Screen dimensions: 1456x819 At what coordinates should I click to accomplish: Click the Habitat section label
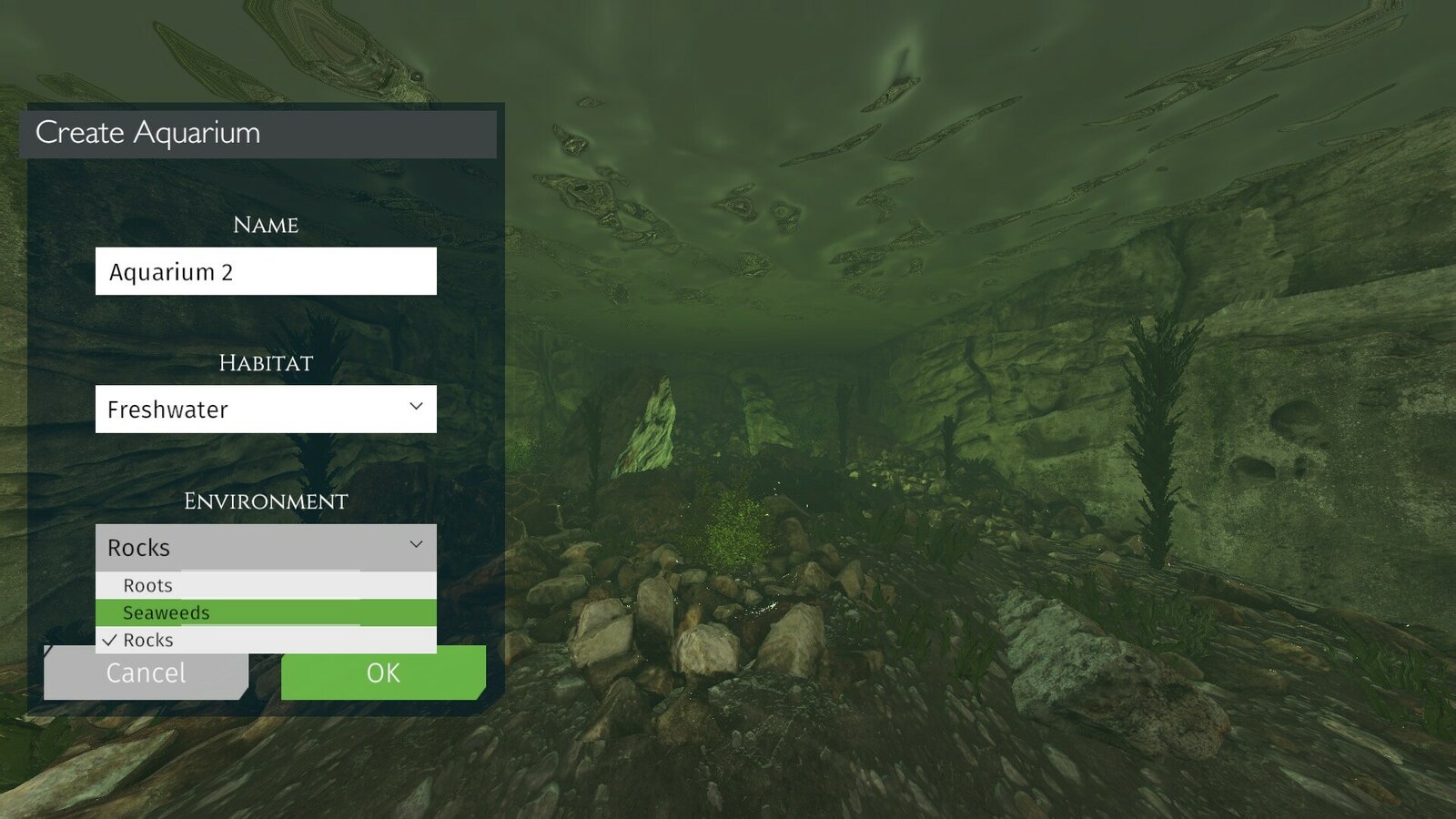[264, 363]
